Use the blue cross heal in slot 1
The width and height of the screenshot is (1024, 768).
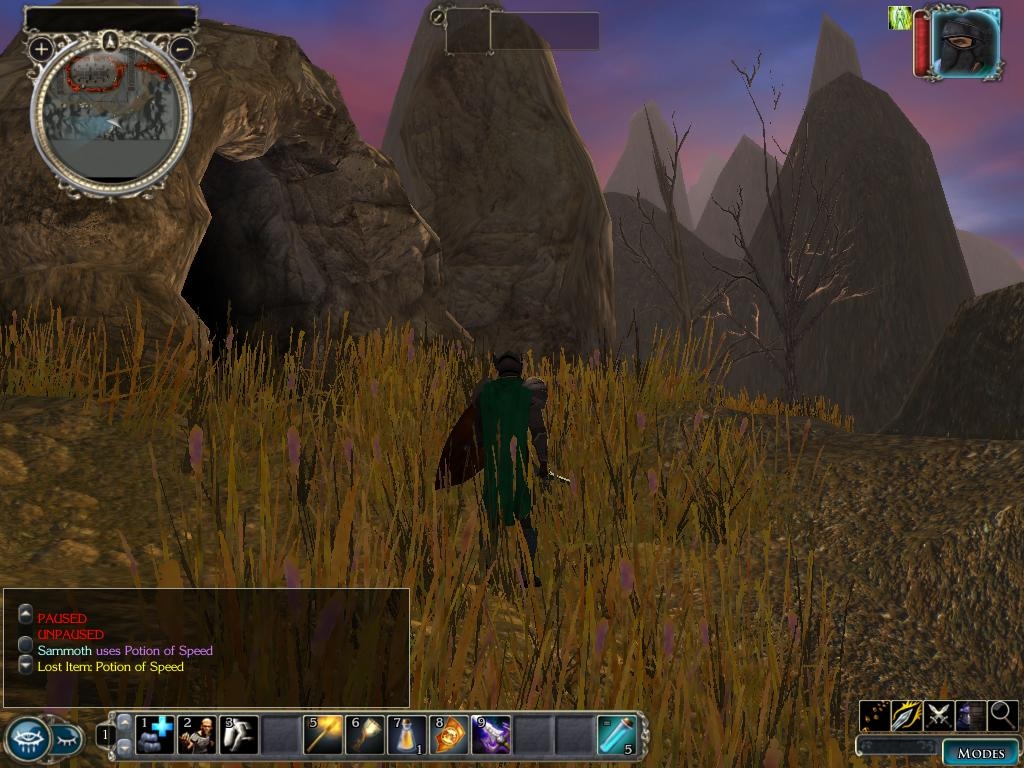pos(155,735)
